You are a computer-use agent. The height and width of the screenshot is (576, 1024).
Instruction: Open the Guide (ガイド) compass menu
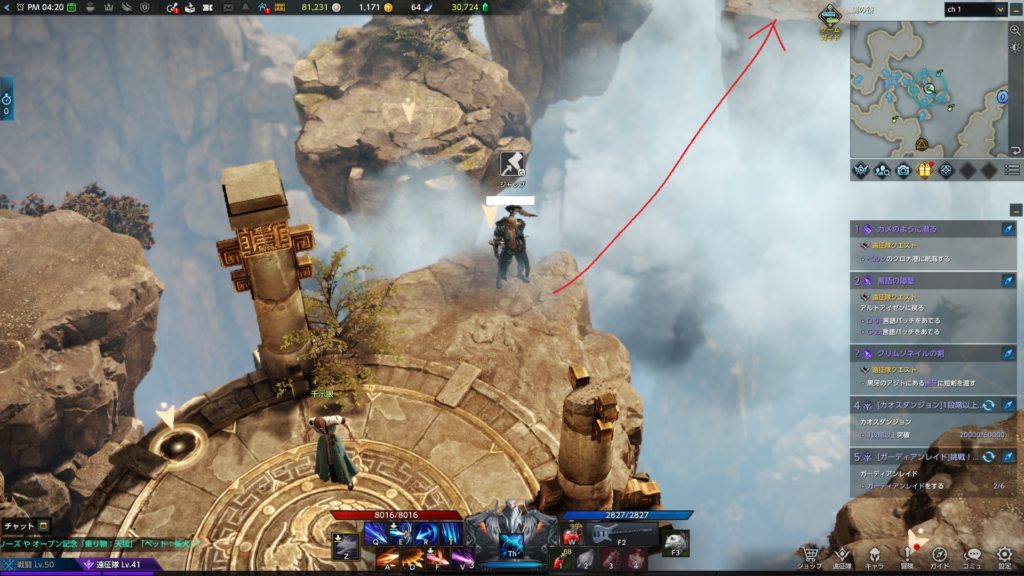click(x=940, y=555)
